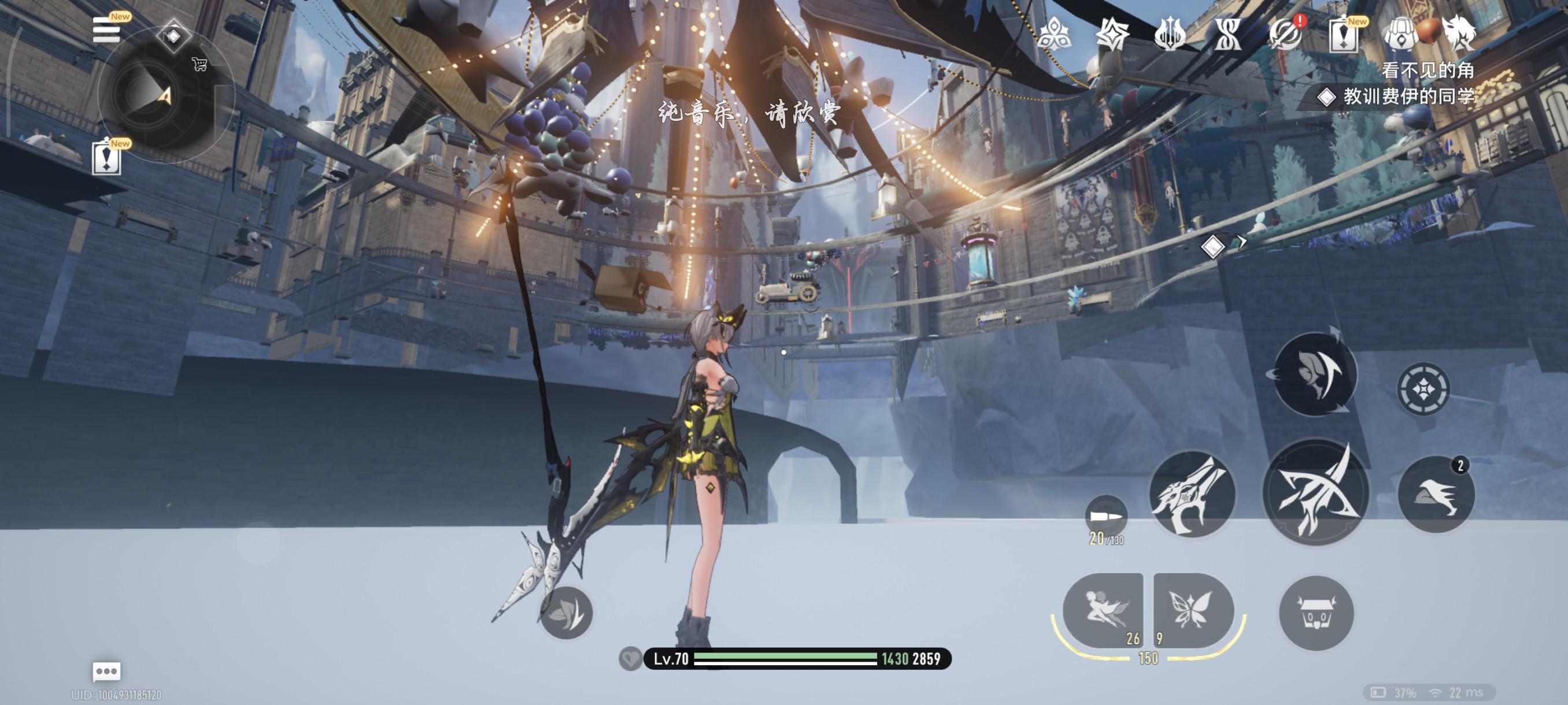Tap the horned chest creature button

pyautogui.click(x=1316, y=613)
